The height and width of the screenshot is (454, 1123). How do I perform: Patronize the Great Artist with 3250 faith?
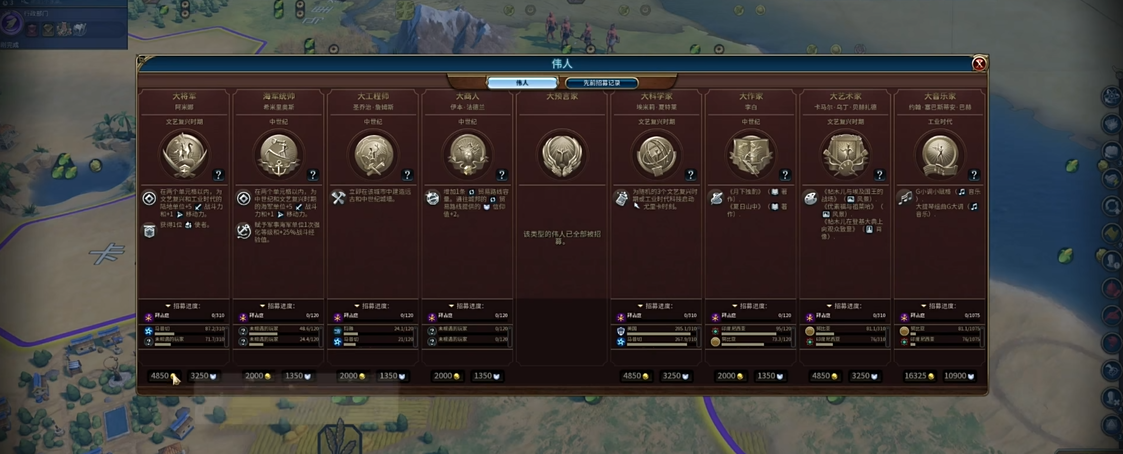click(x=865, y=377)
